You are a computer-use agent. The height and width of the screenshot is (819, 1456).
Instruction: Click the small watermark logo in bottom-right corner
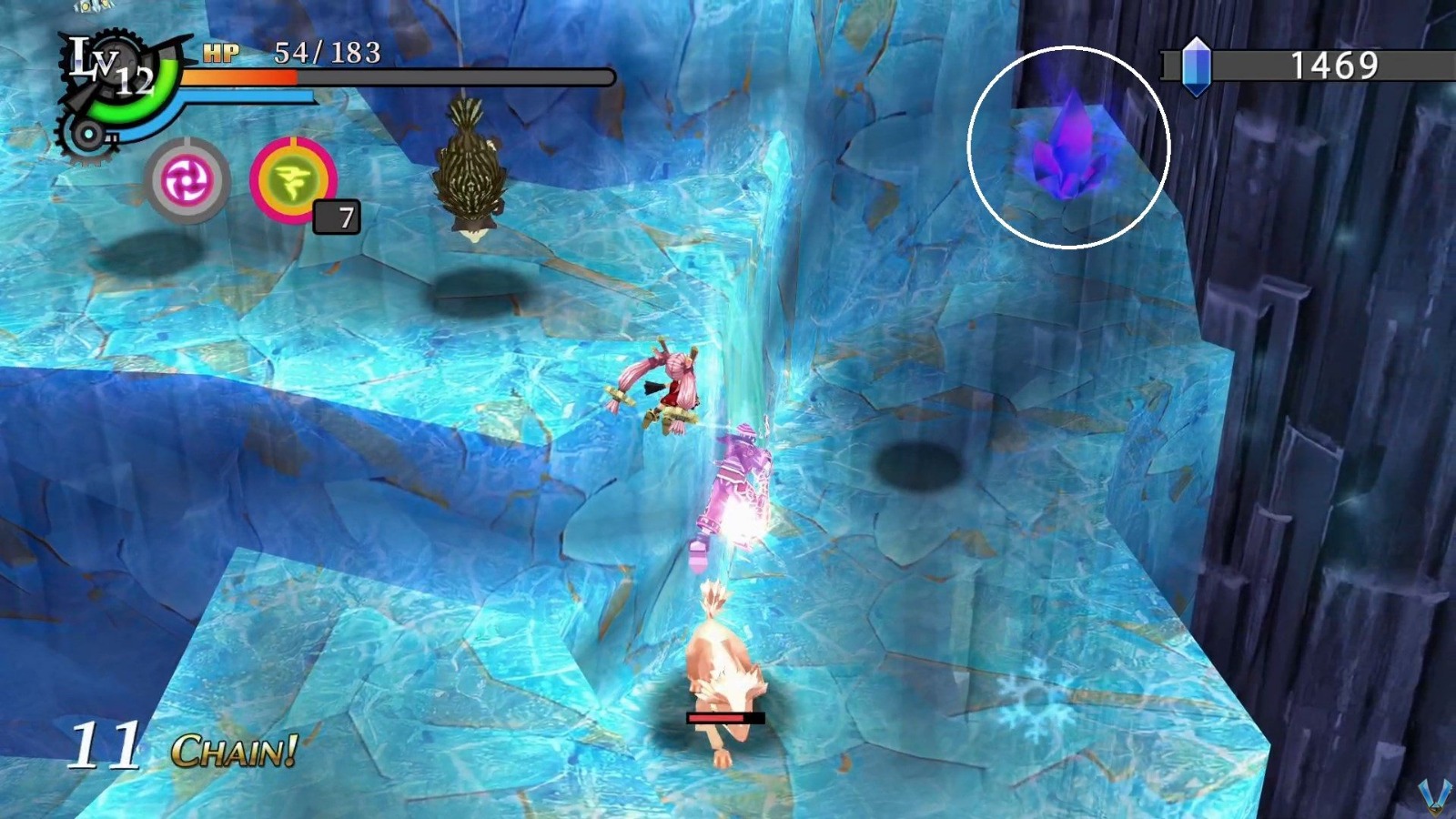(x=1436, y=794)
